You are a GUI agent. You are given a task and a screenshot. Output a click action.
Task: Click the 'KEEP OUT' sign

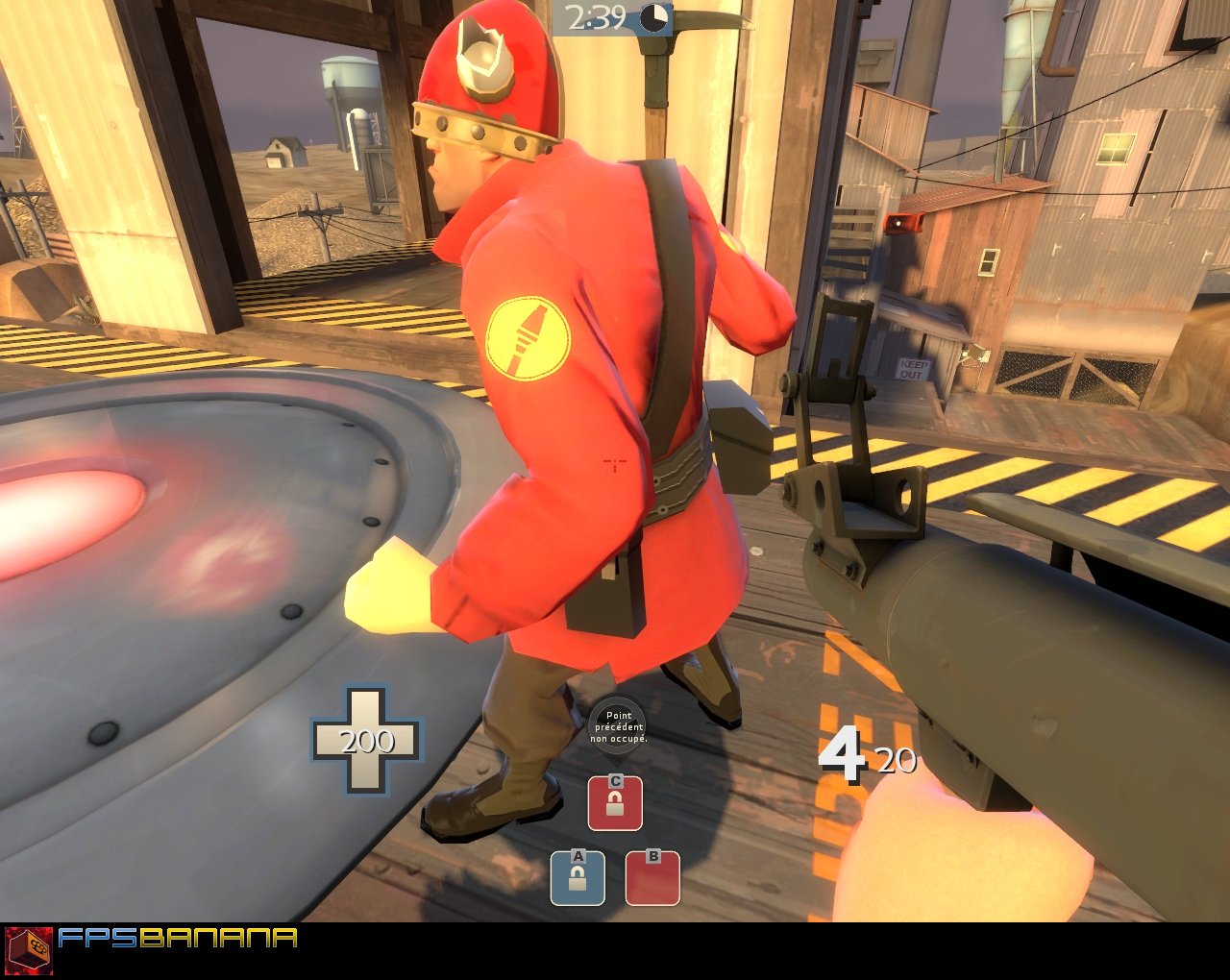click(914, 369)
